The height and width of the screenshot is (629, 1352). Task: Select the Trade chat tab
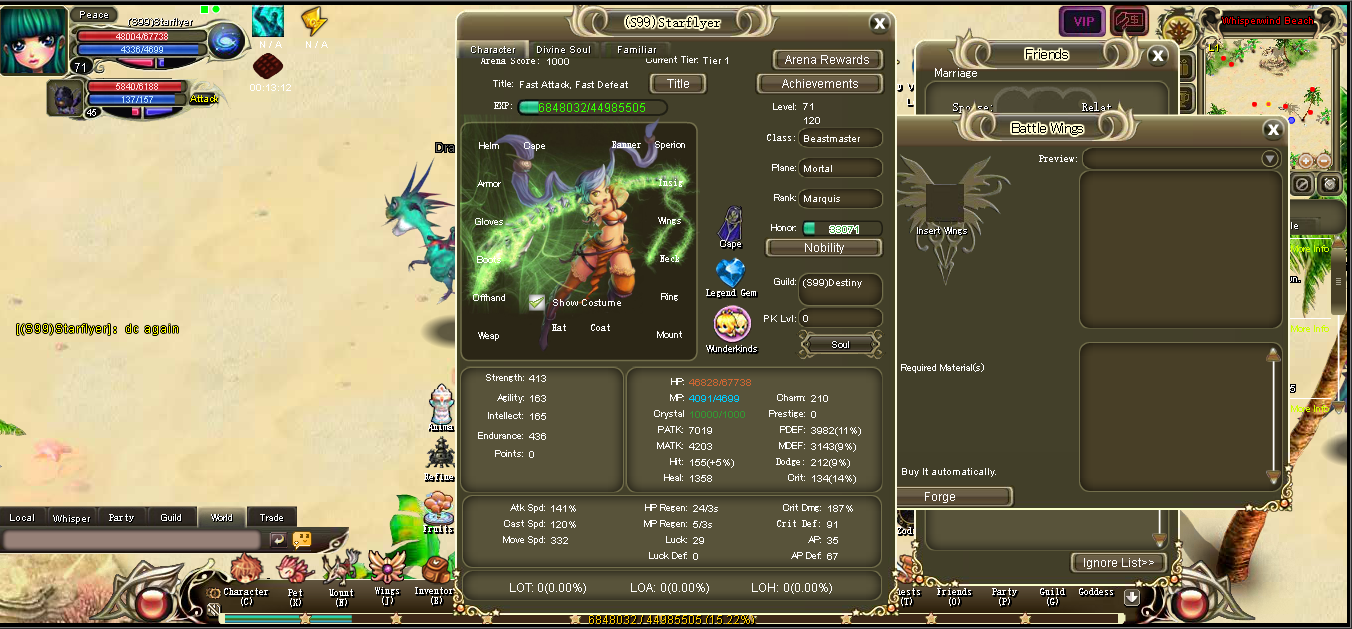point(271,518)
